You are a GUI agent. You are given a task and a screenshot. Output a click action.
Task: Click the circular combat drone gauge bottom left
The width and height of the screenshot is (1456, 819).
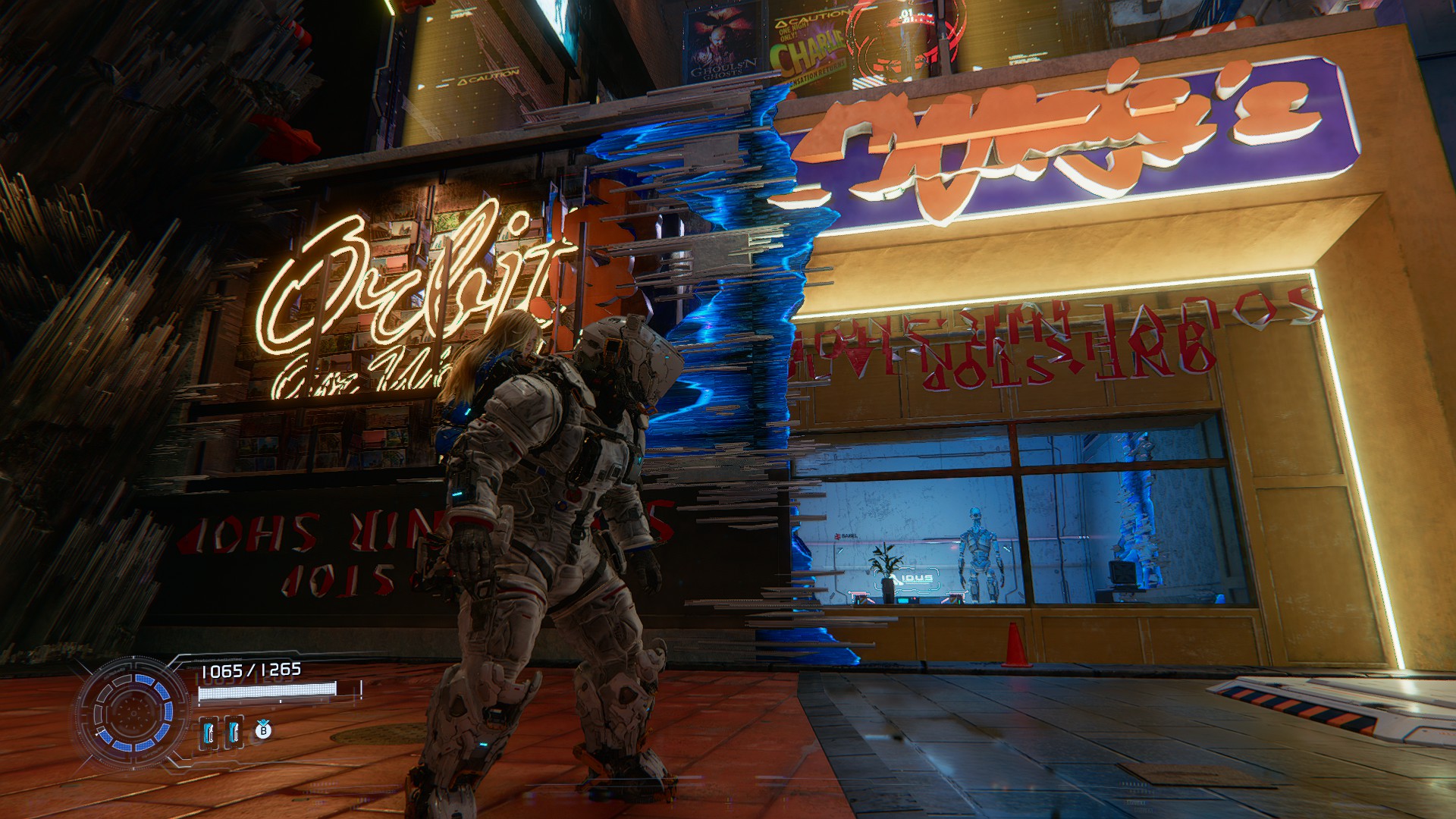click(133, 714)
